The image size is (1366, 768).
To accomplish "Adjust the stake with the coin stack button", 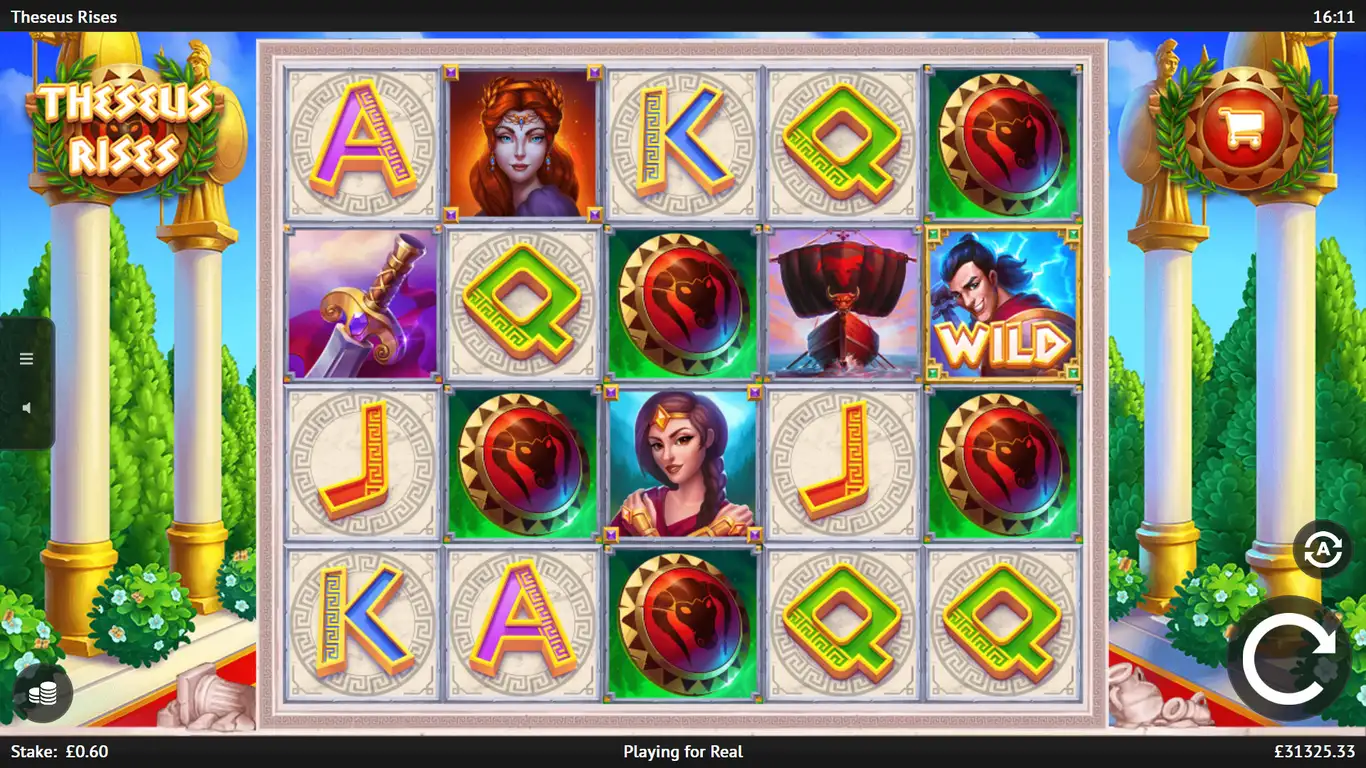I will click(42, 694).
